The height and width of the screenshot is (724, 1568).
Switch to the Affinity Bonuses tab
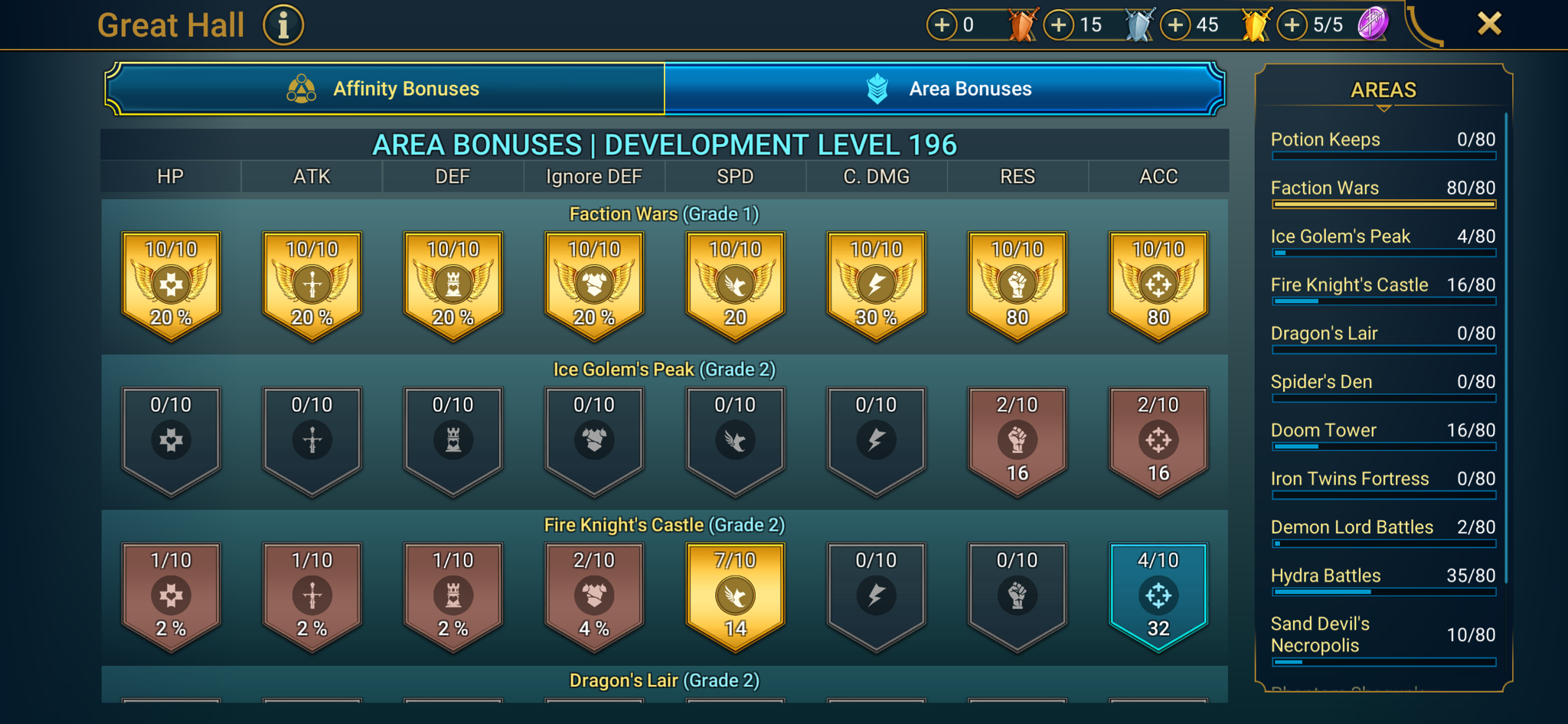(x=404, y=88)
